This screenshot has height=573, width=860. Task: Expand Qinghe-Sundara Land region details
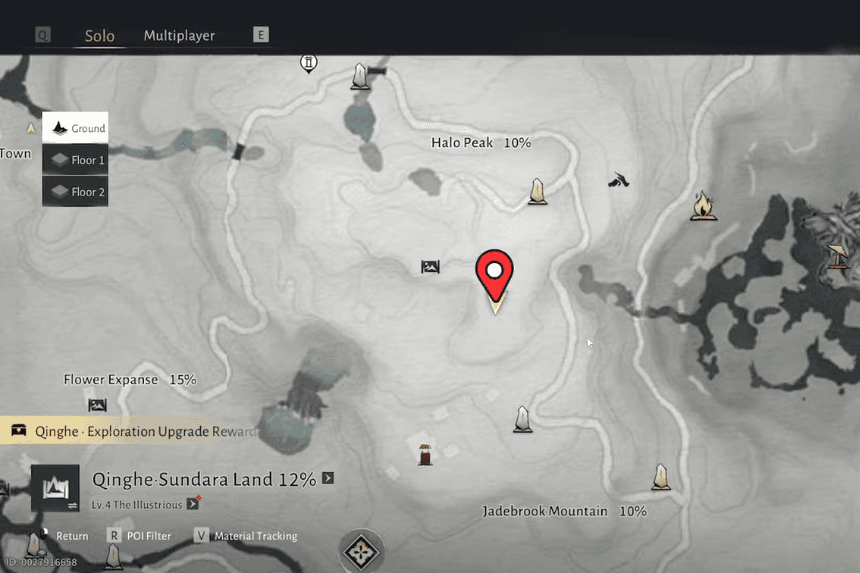[328, 479]
